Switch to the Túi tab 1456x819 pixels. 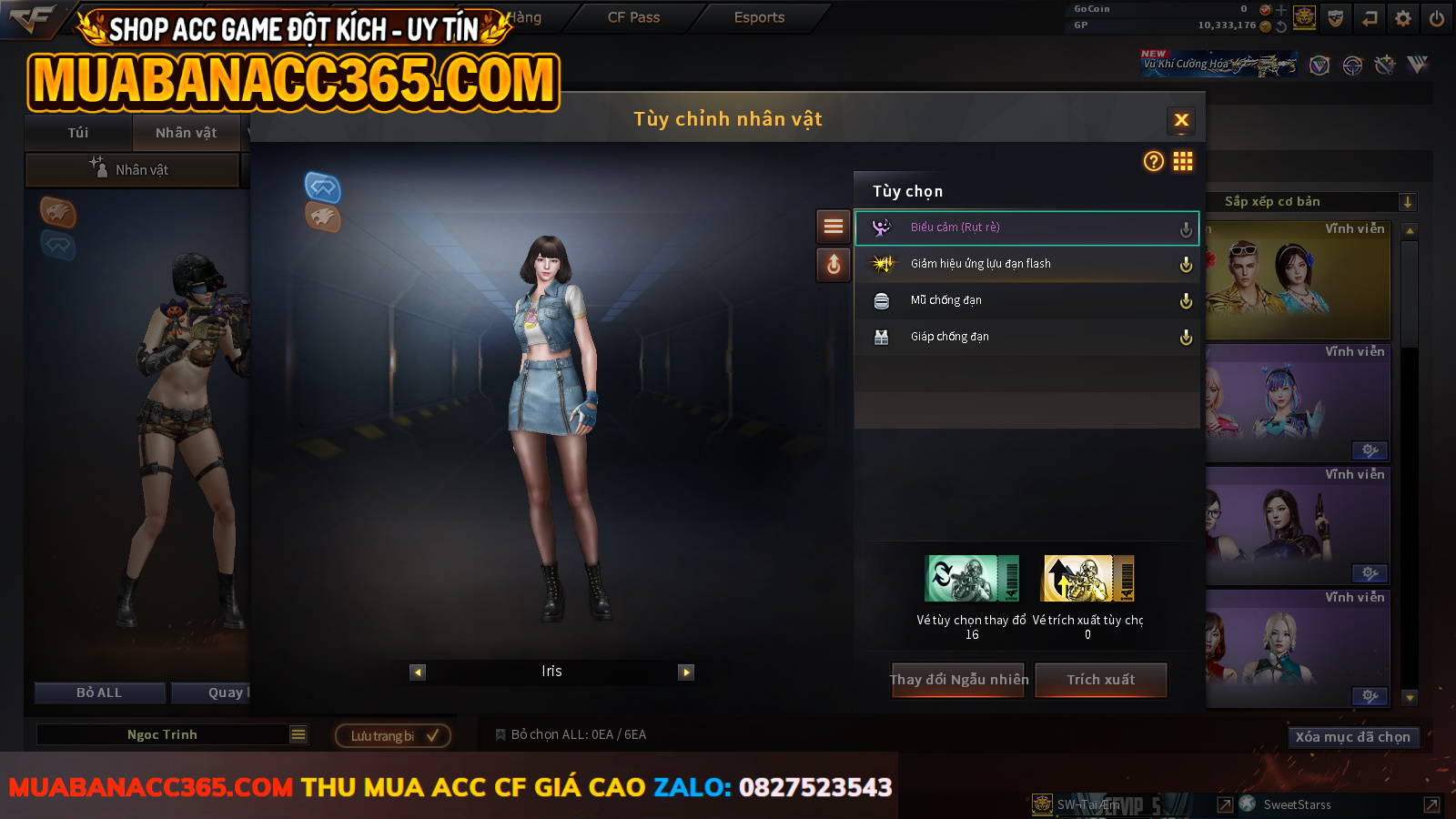point(78,133)
